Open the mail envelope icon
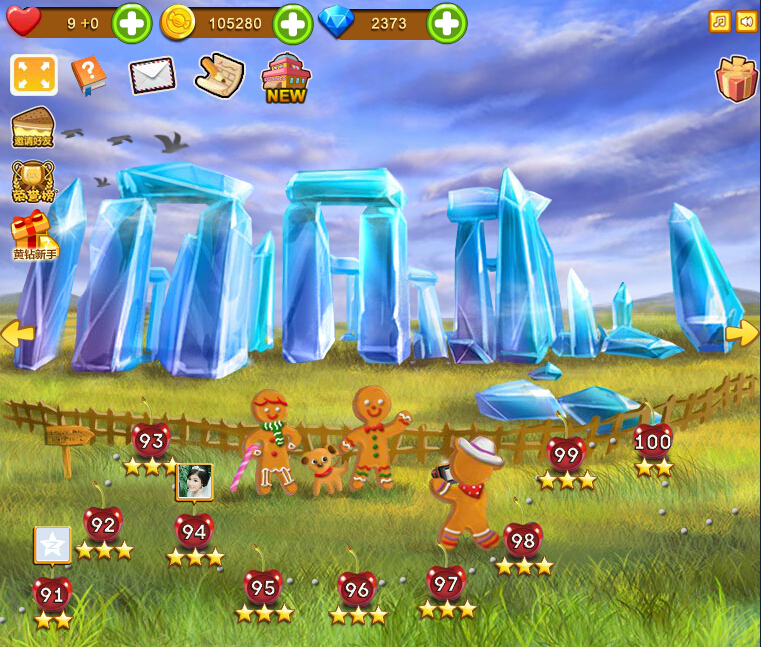Screen dimensions: 761x647 [x=152, y=75]
